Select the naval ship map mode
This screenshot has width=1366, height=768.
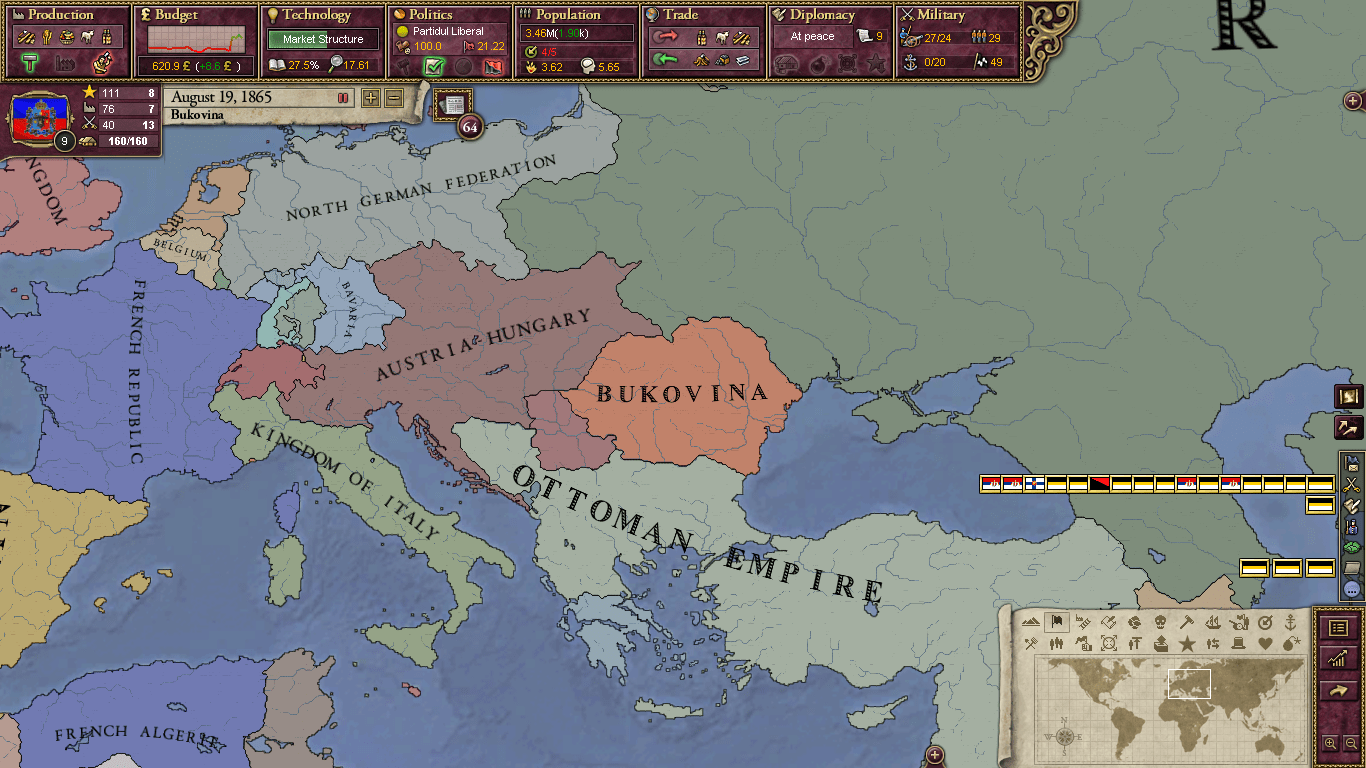click(x=1213, y=622)
